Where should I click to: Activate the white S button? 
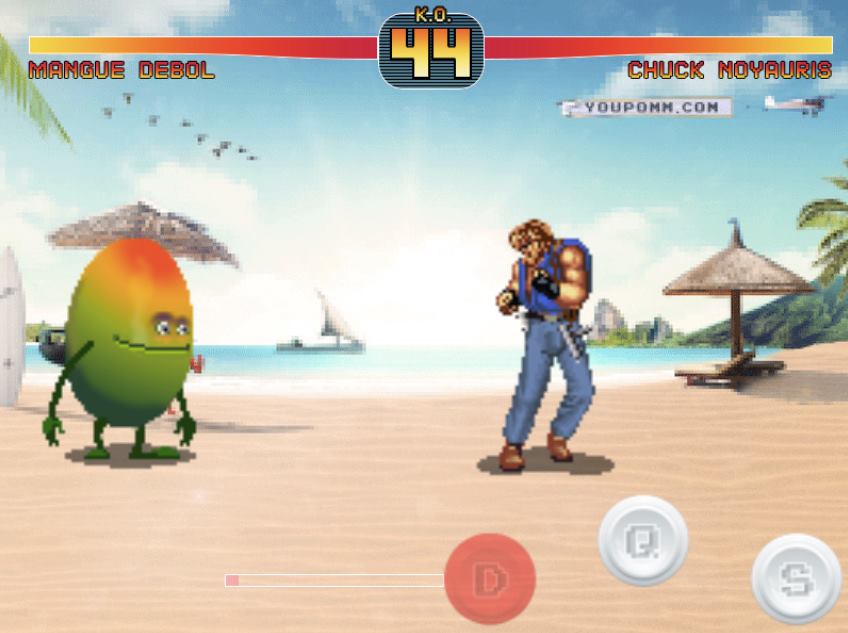(x=796, y=578)
